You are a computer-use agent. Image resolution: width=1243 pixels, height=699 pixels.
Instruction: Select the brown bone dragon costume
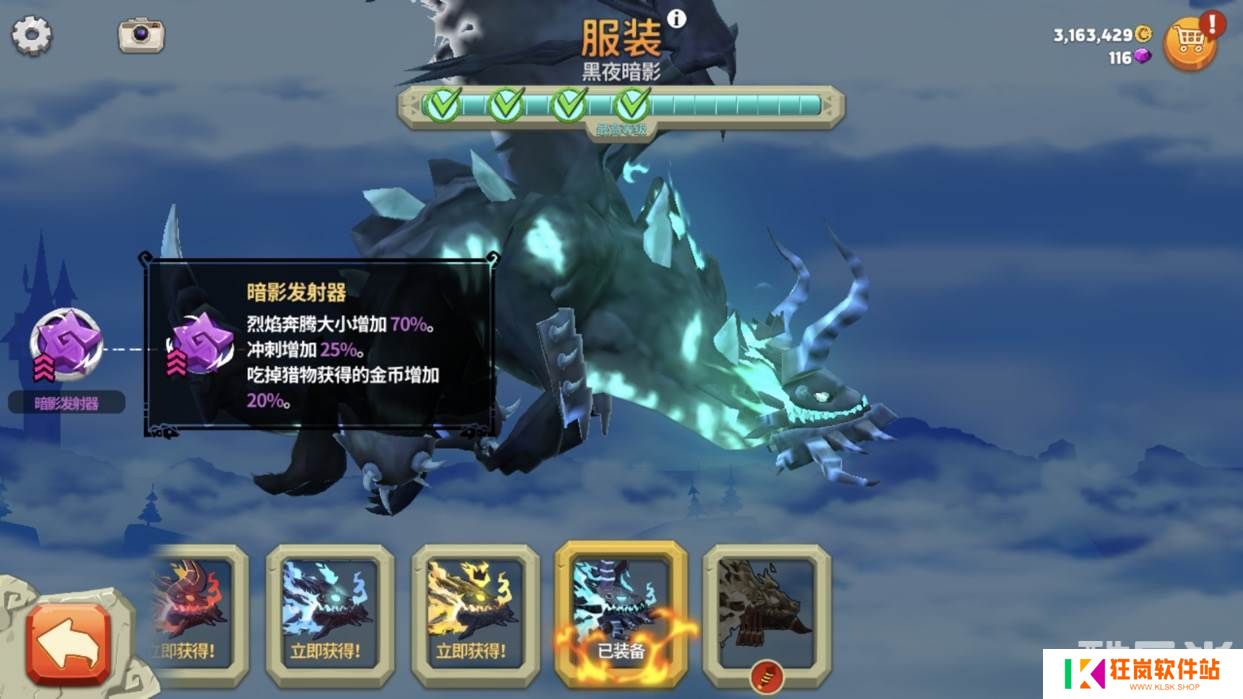tap(767, 612)
